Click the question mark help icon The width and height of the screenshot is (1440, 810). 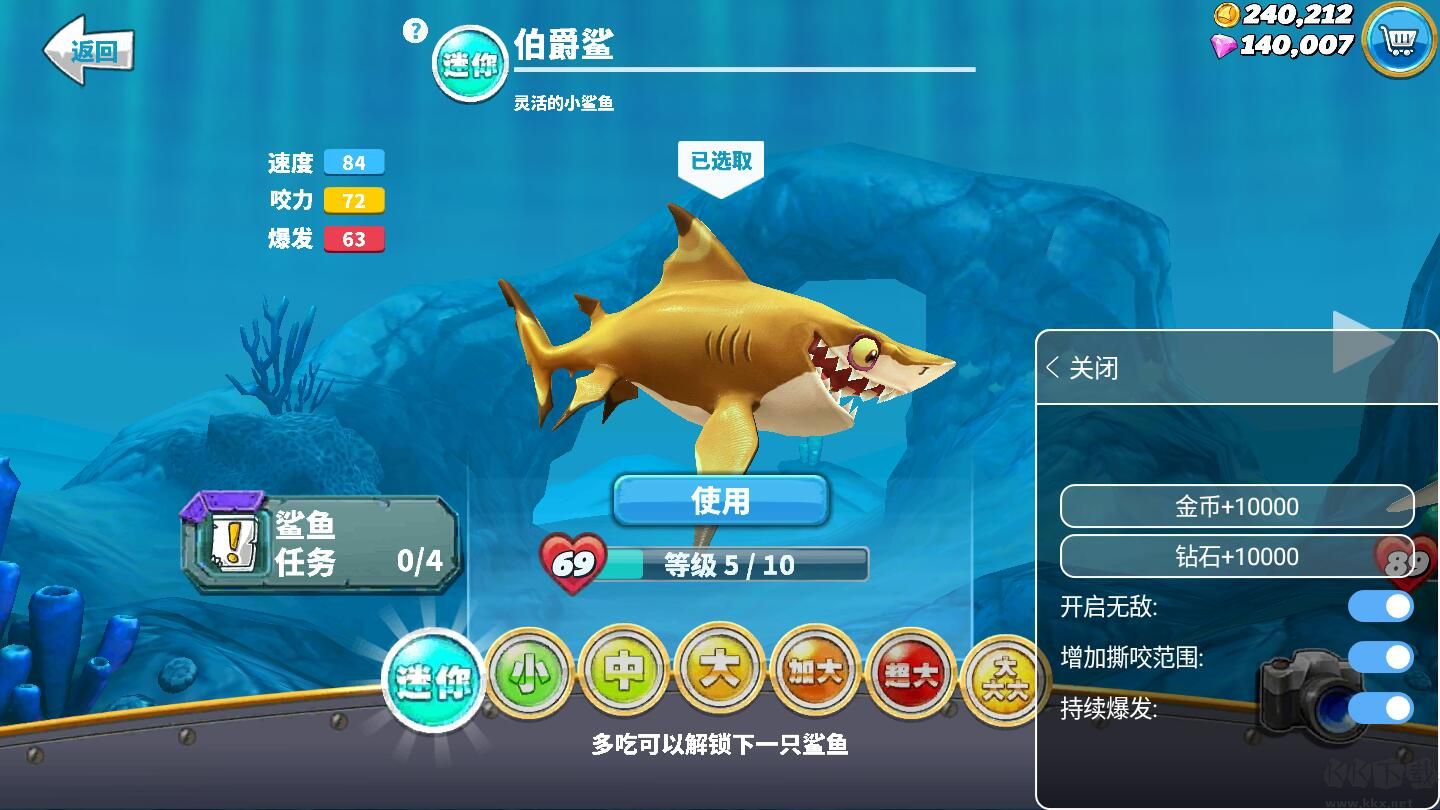point(412,29)
